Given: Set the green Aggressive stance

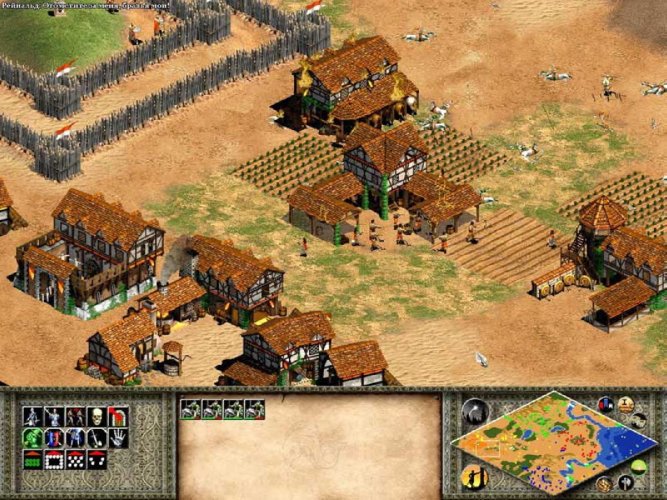Looking at the screenshot, I should pyautogui.click(x=32, y=437).
